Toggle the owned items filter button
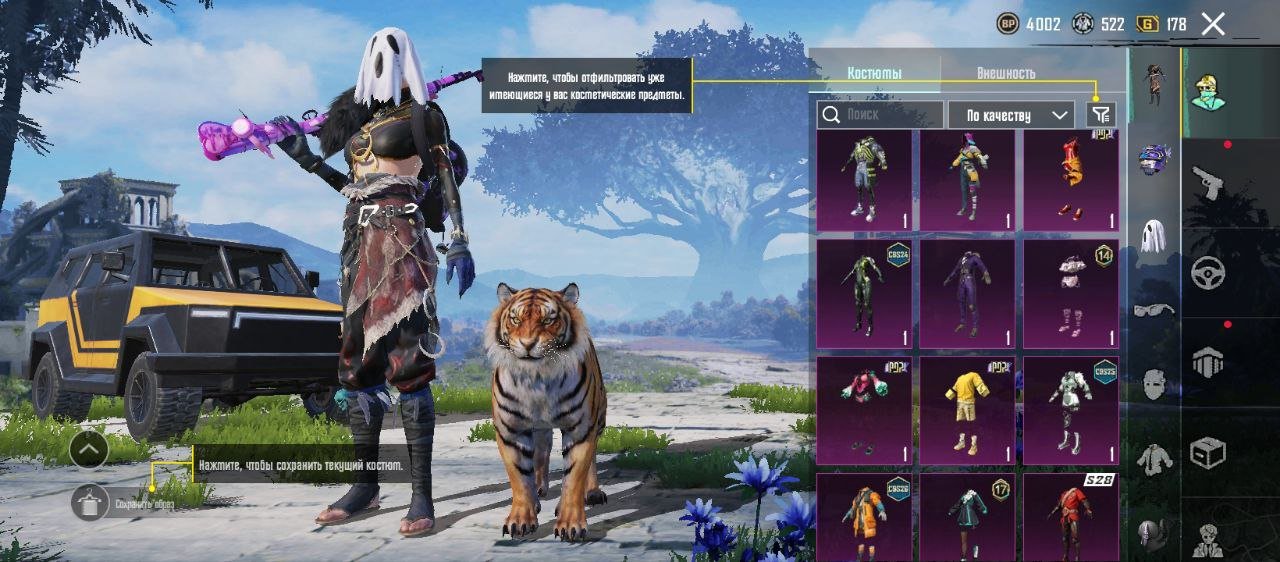Viewport: 1280px width, 562px height. pyautogui.click(x=1100, y=115)
